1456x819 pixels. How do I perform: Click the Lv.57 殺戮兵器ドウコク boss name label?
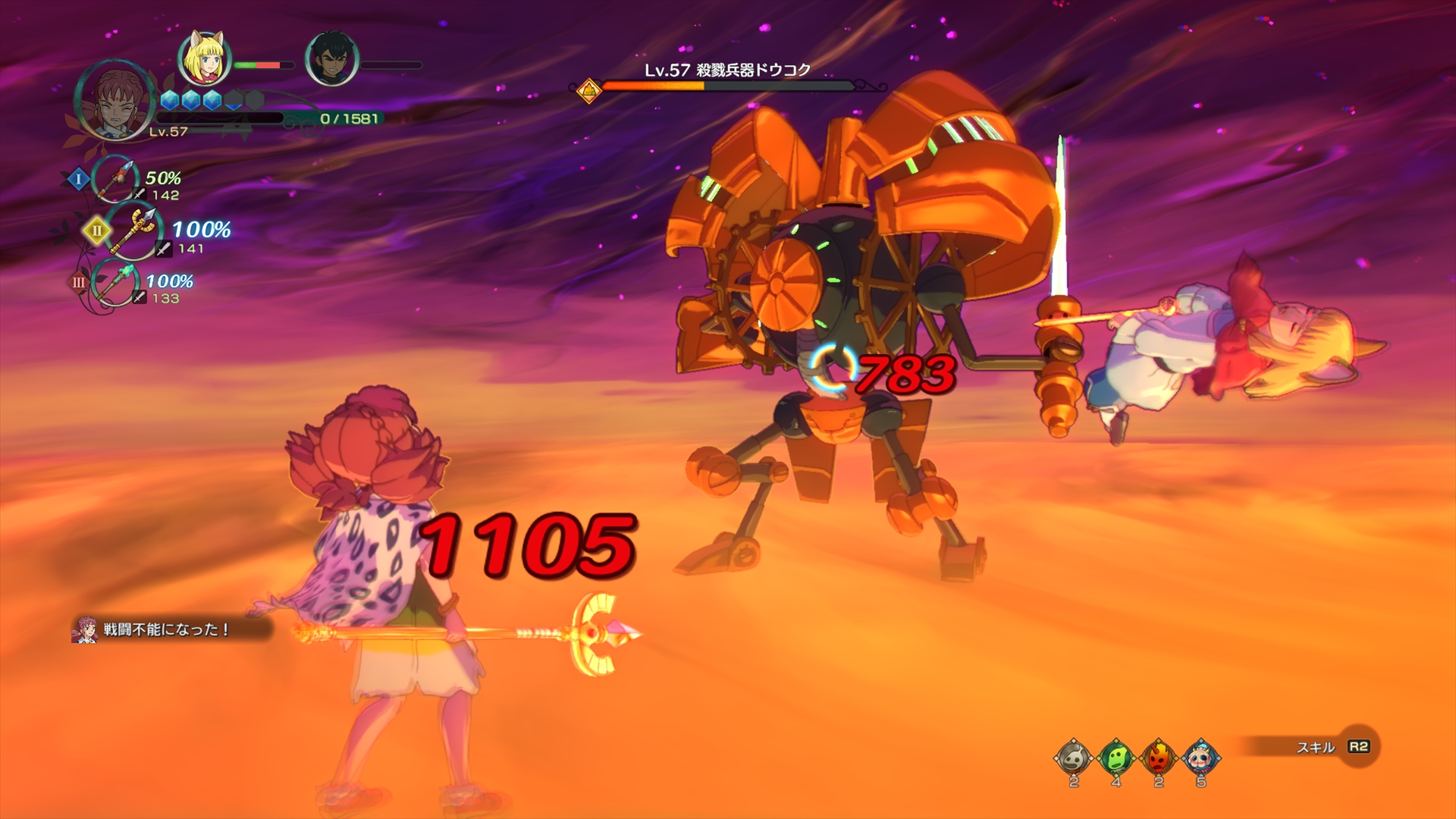pyautogui.click(x=728, y=68)
